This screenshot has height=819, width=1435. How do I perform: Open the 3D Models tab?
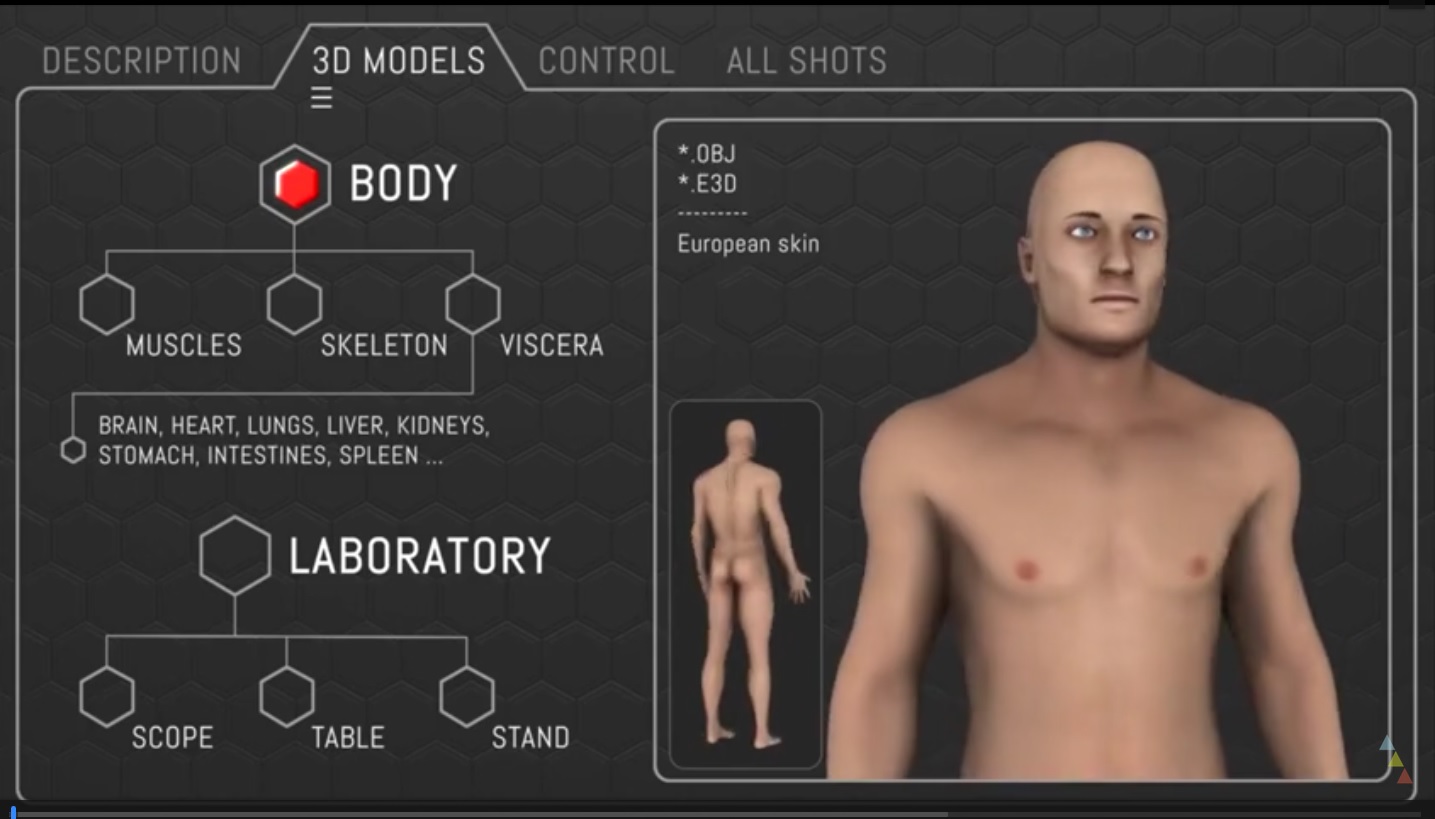click(x=398, y=61)
